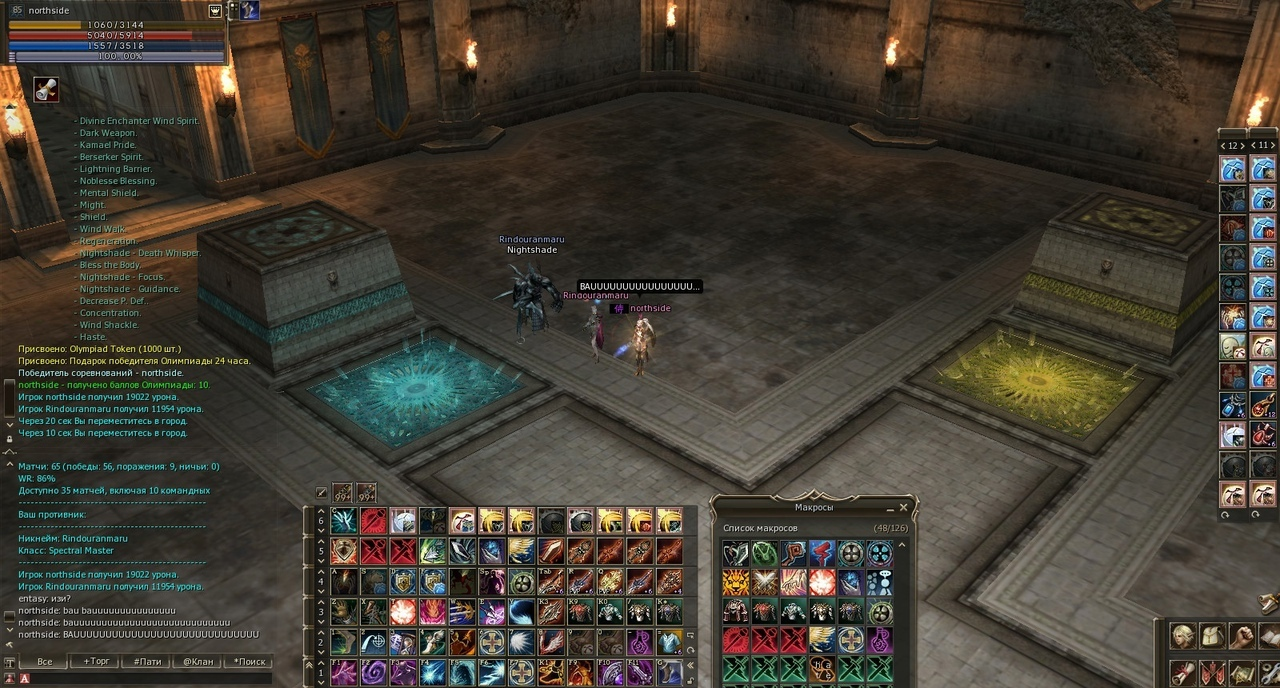Choose the red lightning bolt macro icon
Image resolution: width=1280 pixels, height=688 pixels.
[x=822, y=553]
